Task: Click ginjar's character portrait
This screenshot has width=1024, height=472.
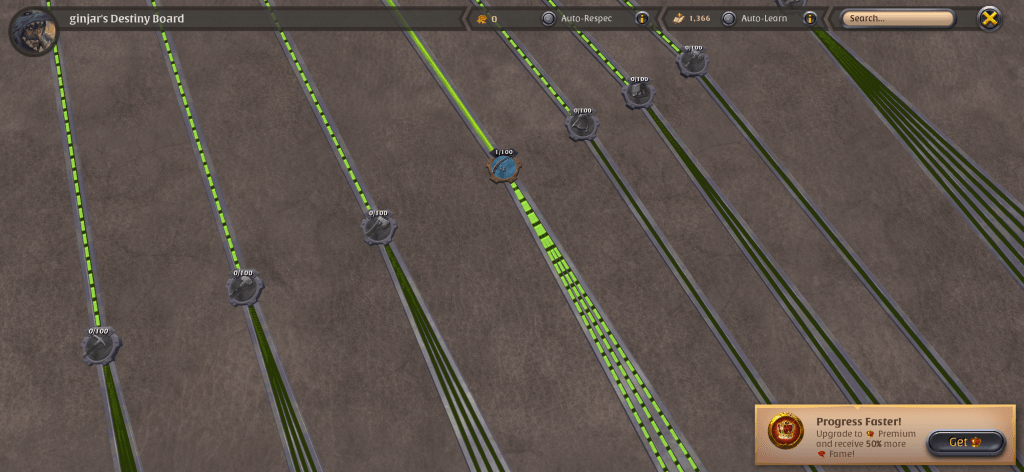Action: 32,30
